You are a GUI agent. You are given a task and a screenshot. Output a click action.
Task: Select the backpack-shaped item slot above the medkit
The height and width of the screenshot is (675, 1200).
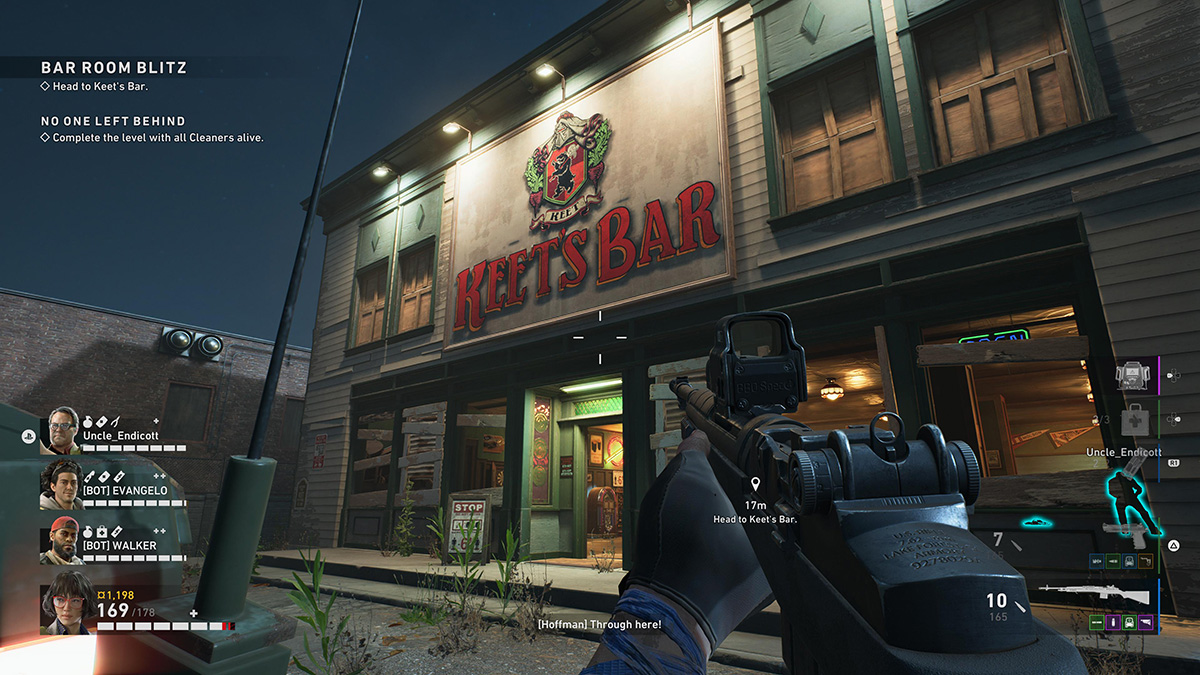click(x=1134, y=376)
